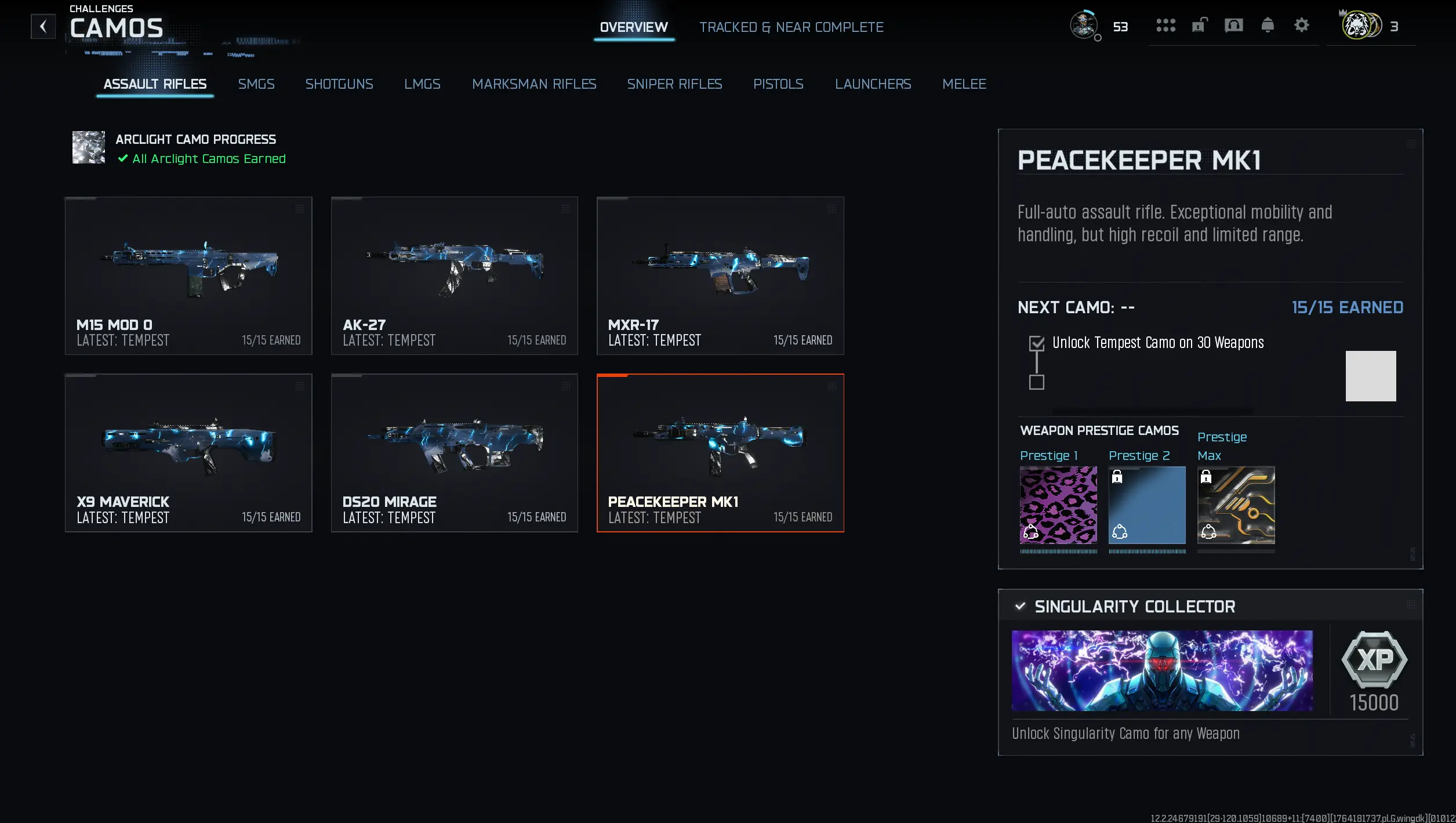Toggle the Singularity Collector checkmark

[x=1021, y=607]
